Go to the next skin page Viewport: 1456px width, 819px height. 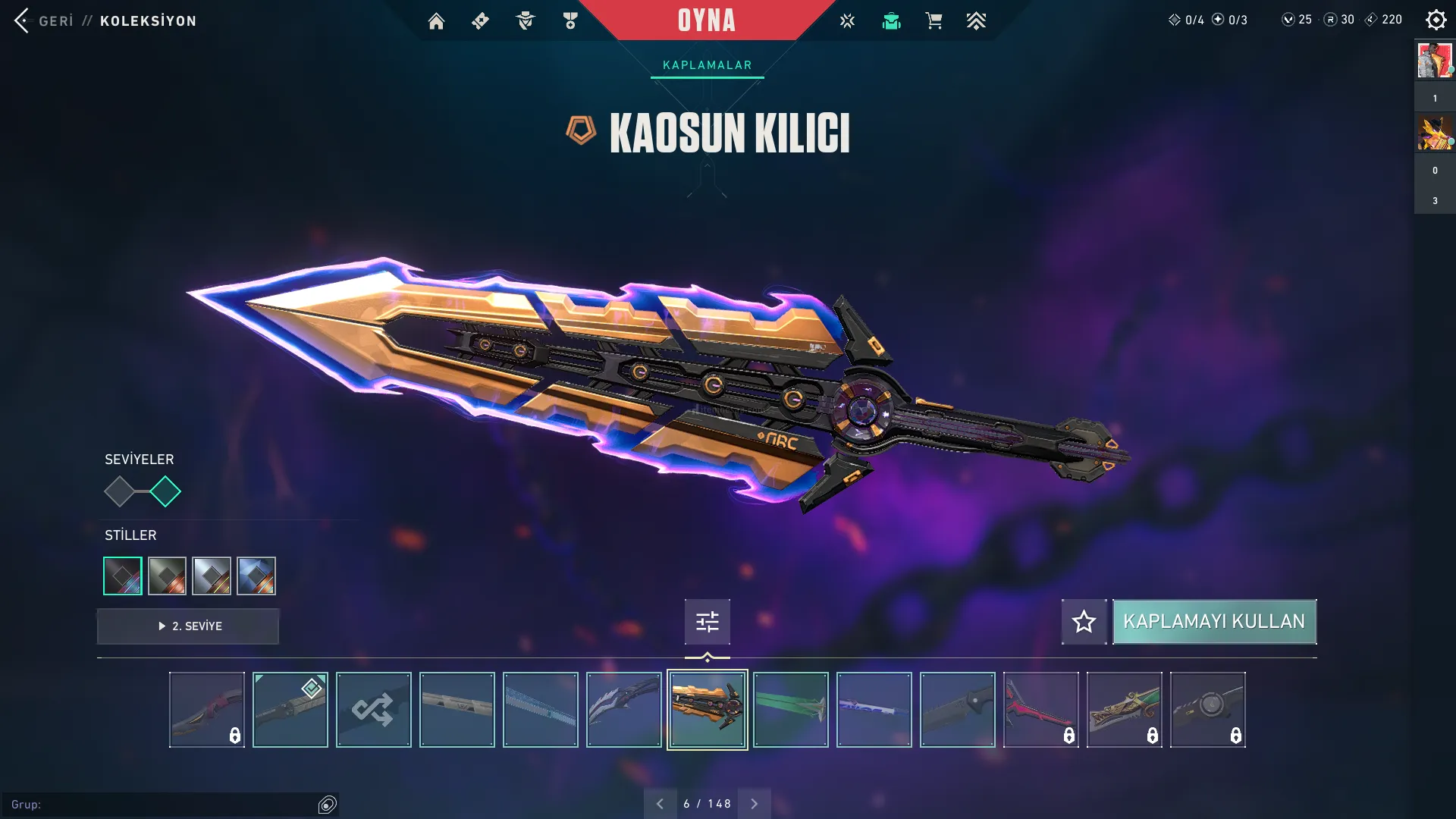(754, 804)
